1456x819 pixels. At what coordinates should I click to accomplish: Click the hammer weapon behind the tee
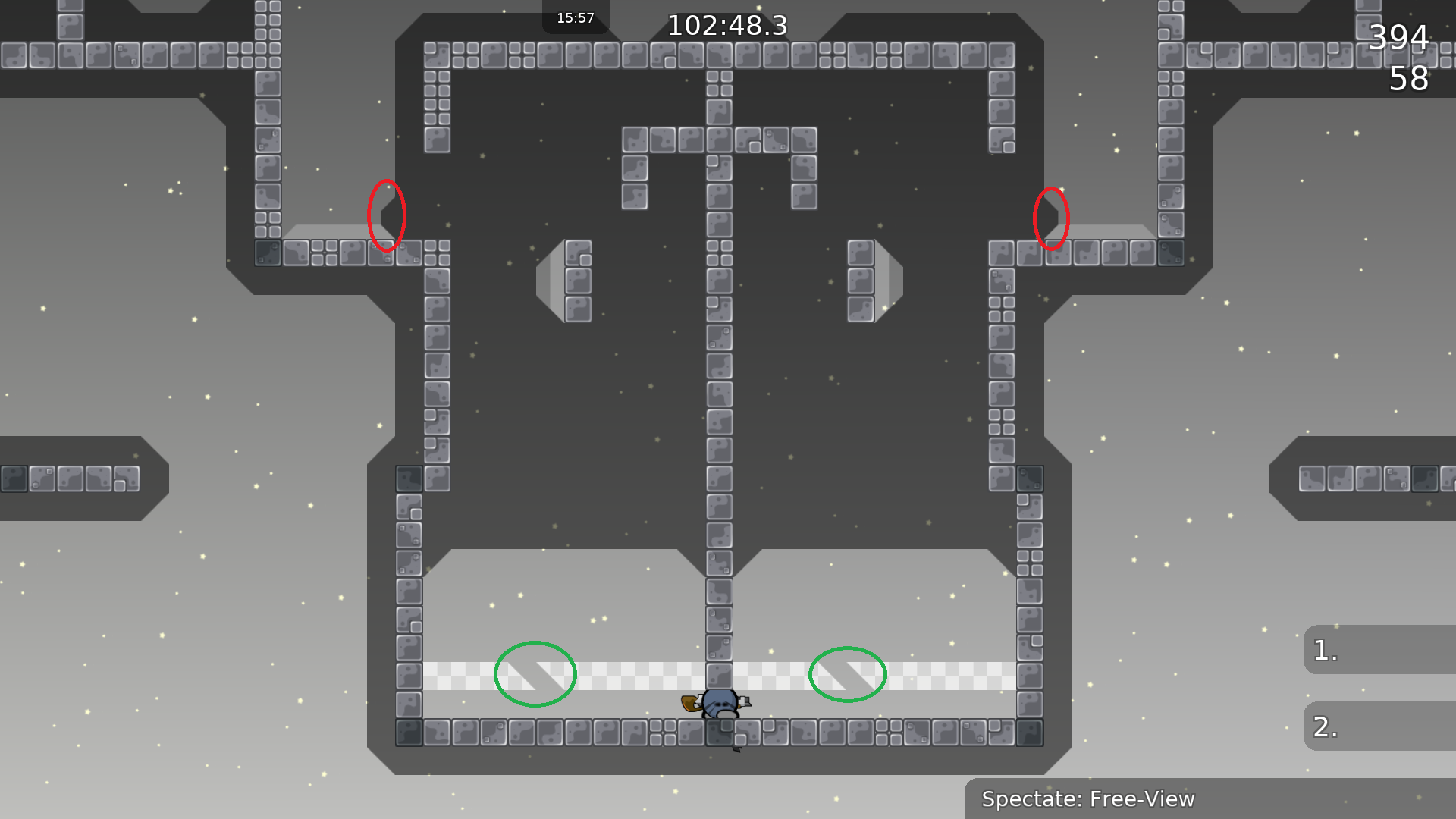pos(689,704)
